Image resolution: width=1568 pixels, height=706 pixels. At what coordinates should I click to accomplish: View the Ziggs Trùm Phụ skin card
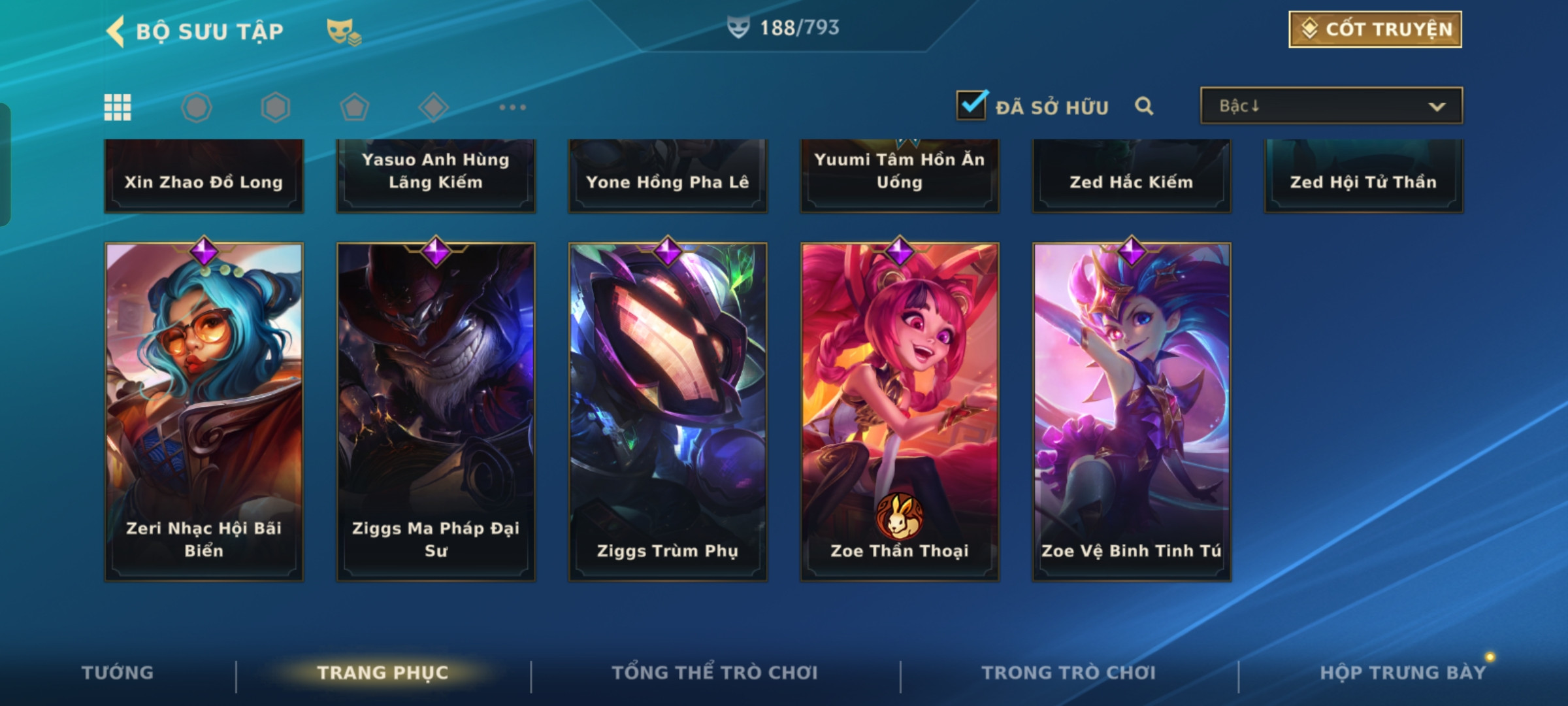click(x=668, y=412)
